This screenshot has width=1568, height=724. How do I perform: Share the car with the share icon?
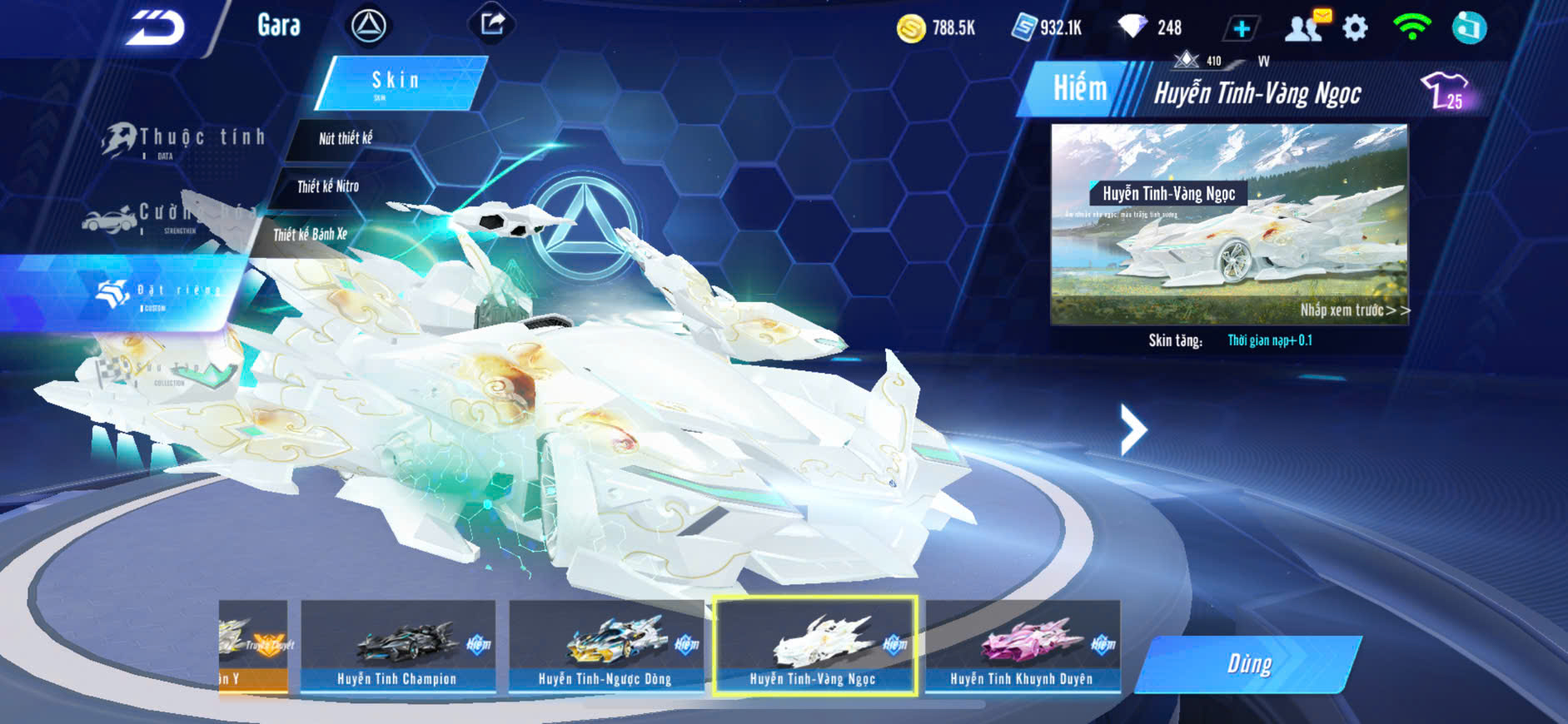492,23
